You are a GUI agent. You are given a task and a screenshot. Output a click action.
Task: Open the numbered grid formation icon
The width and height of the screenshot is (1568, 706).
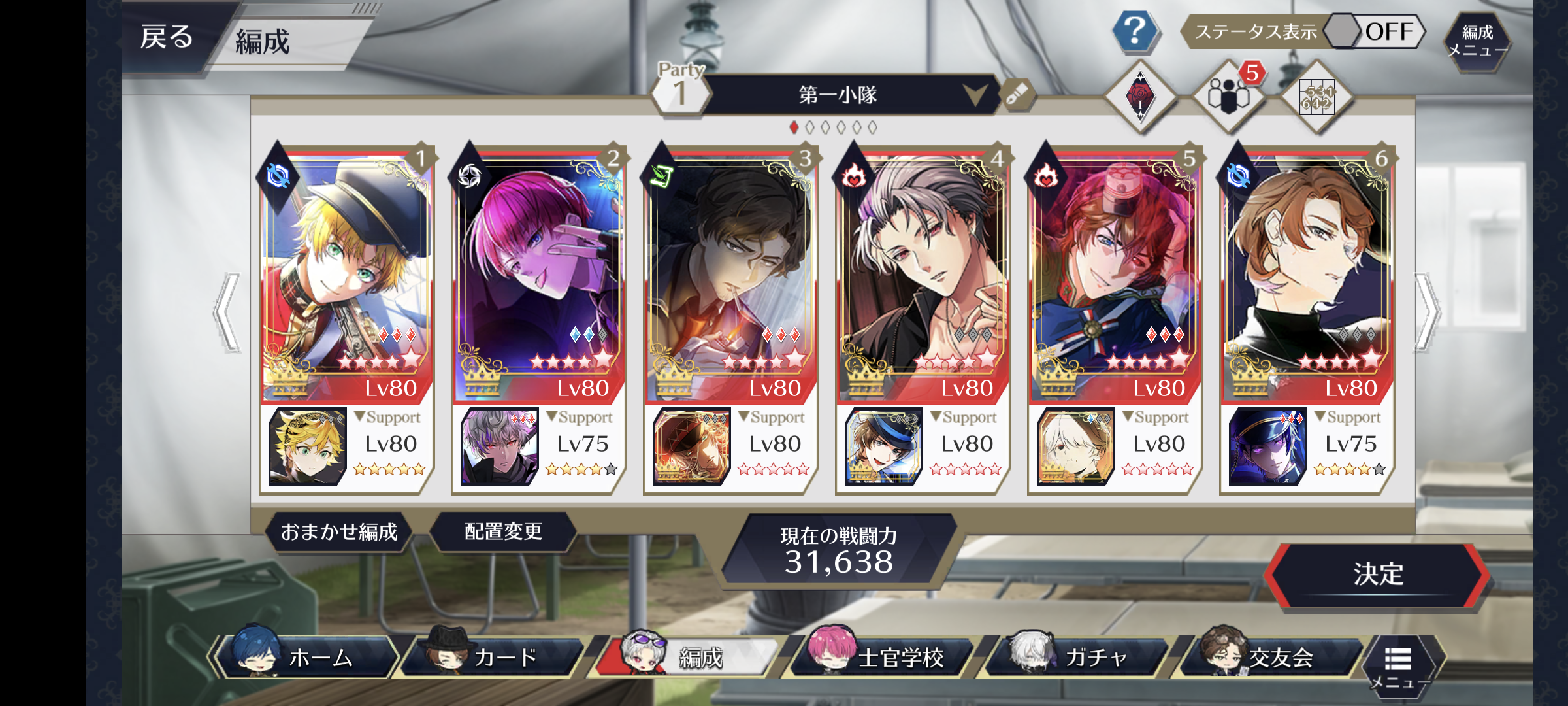point(1316,98)
